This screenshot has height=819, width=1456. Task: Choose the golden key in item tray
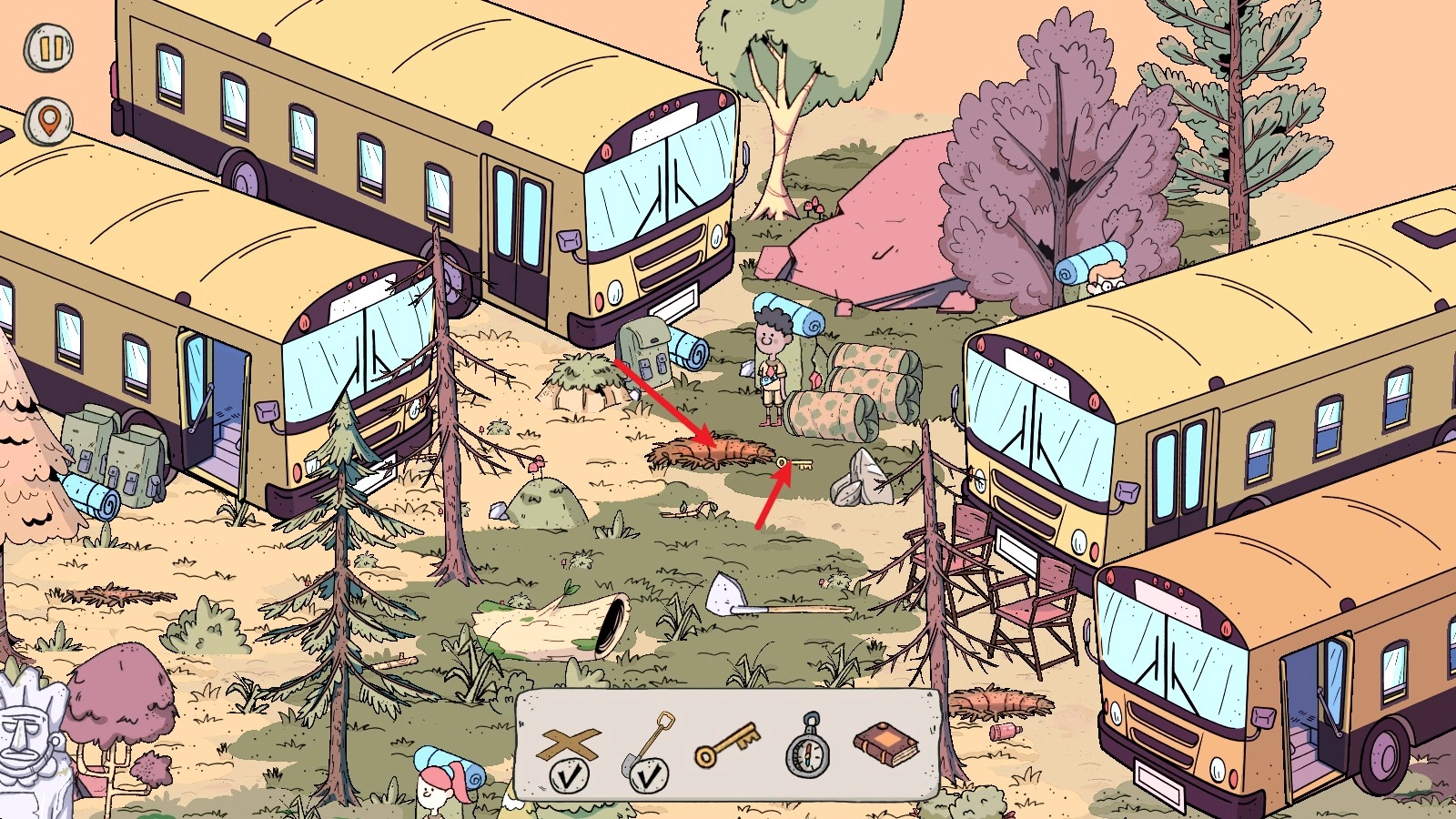[x=726, y=746]
